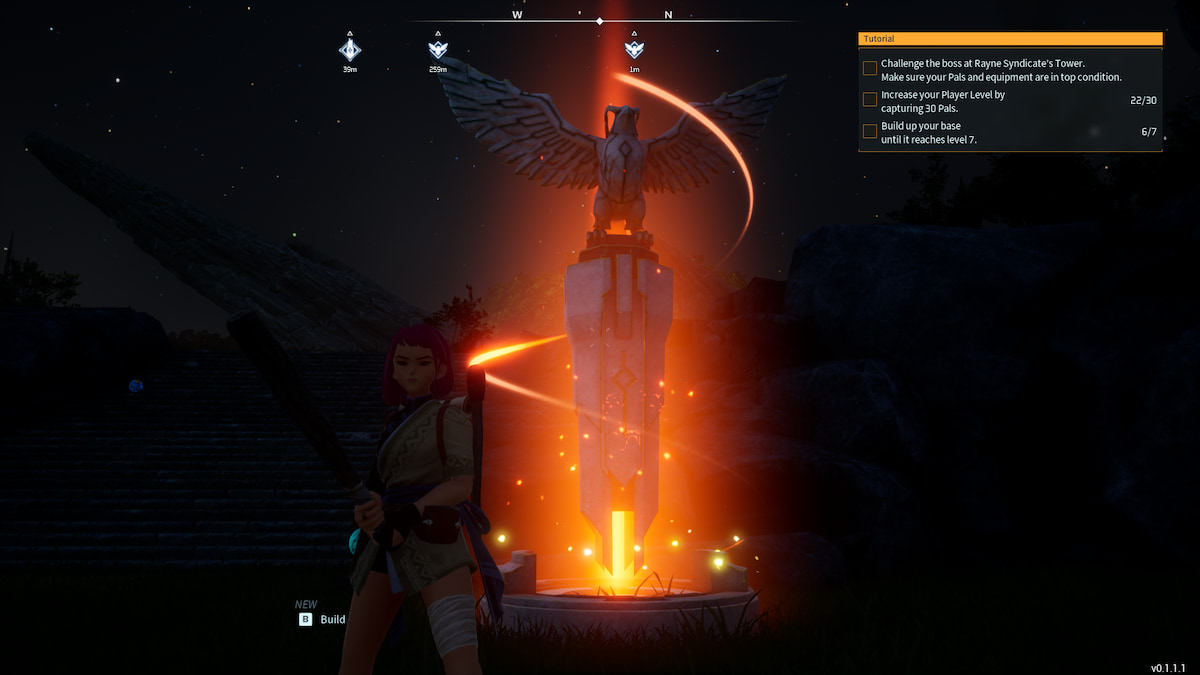
Task: Select the Tutorial panel header
Action: click(x=1010, y=39)
